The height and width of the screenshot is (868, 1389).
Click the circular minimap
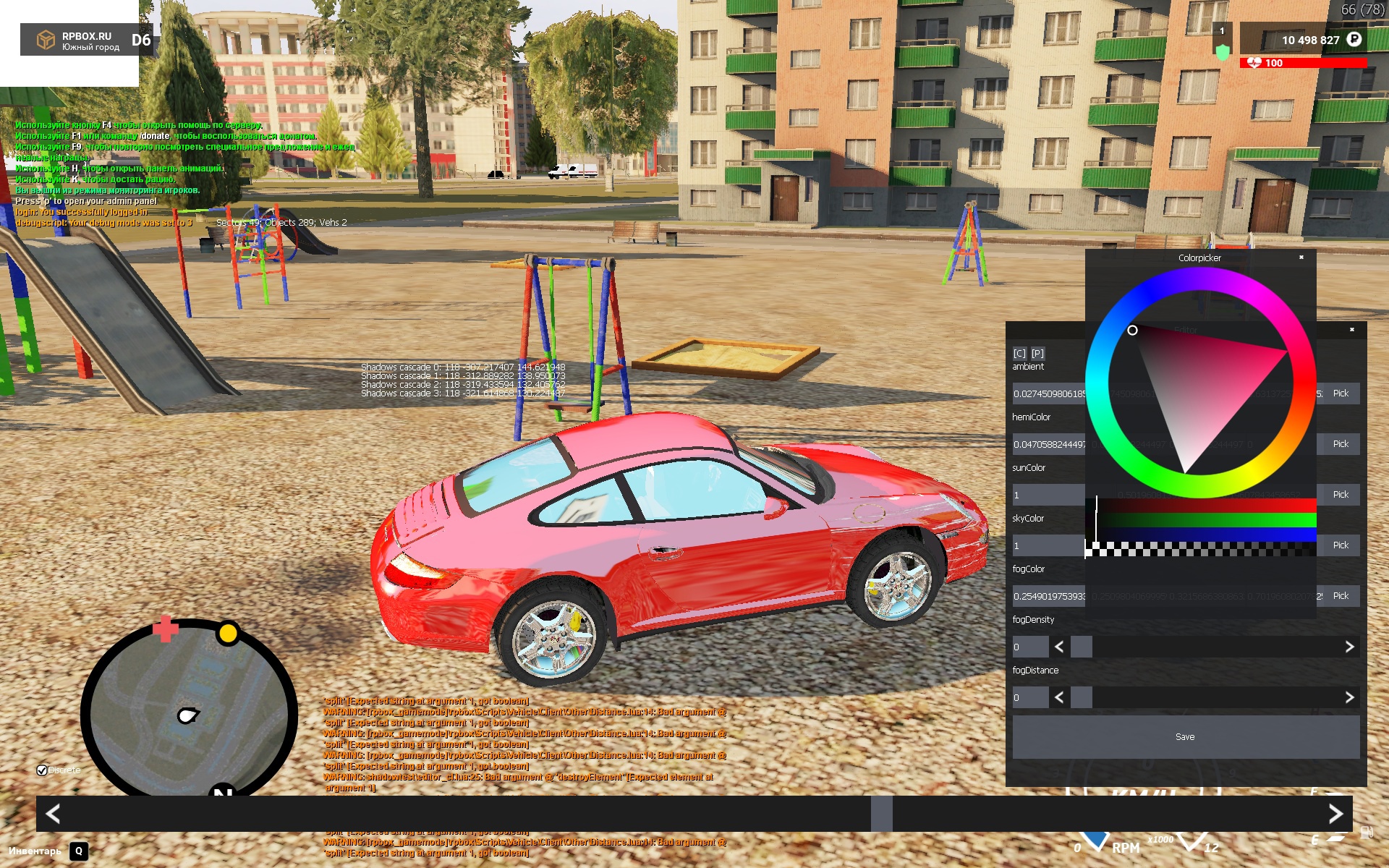pyautogui.click(x=189, y=712)
